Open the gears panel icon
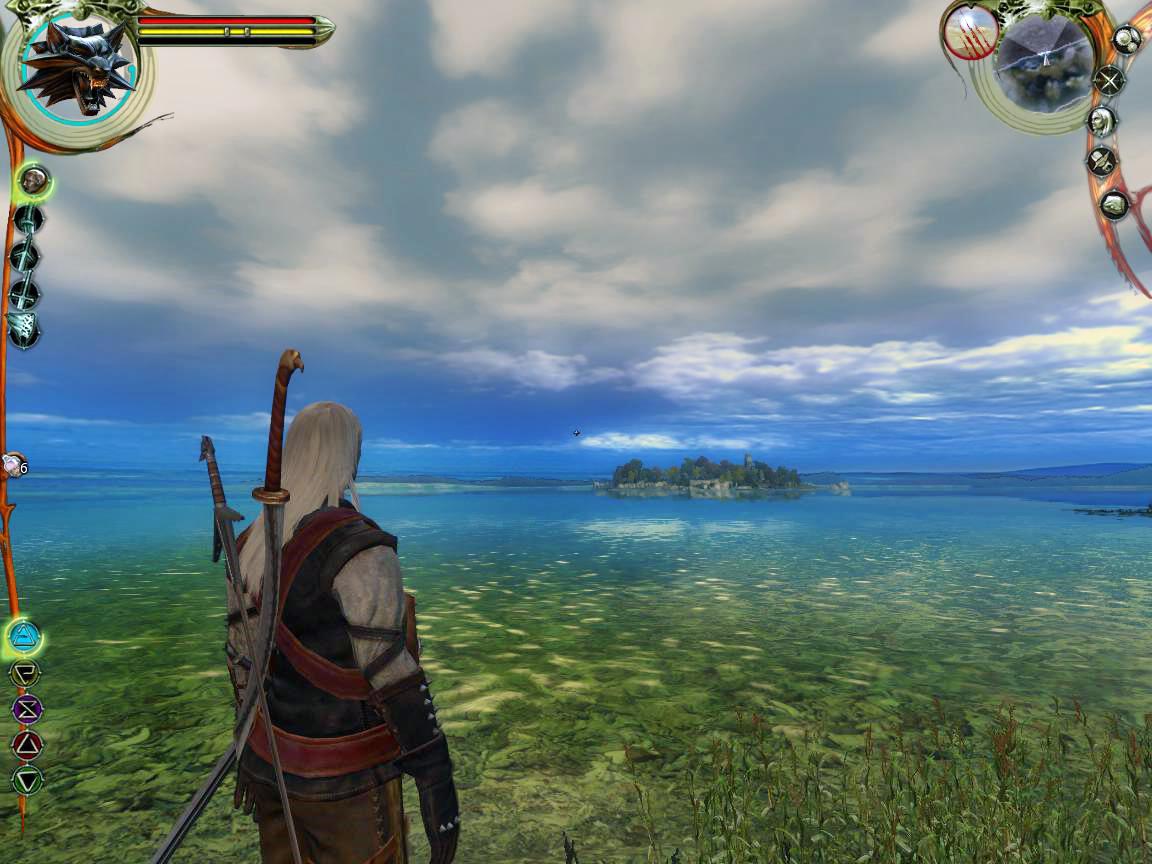 click(x=1127, y=40)
